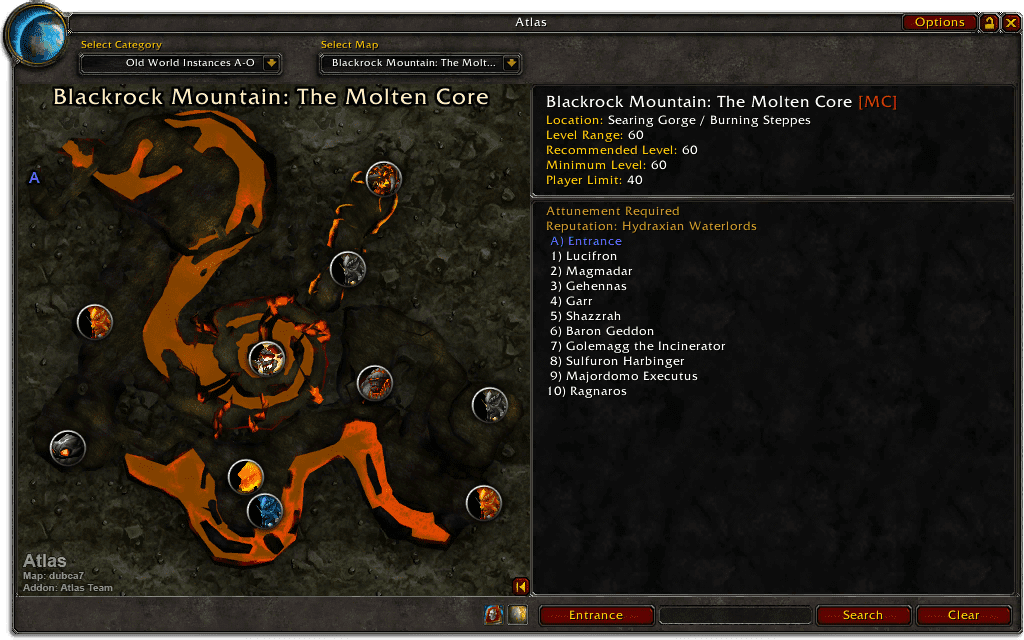The height and width of the screenshot is (640, 1024).
Task: Click the Entrance button at the bottom
Action: click(x=596, y=615)
